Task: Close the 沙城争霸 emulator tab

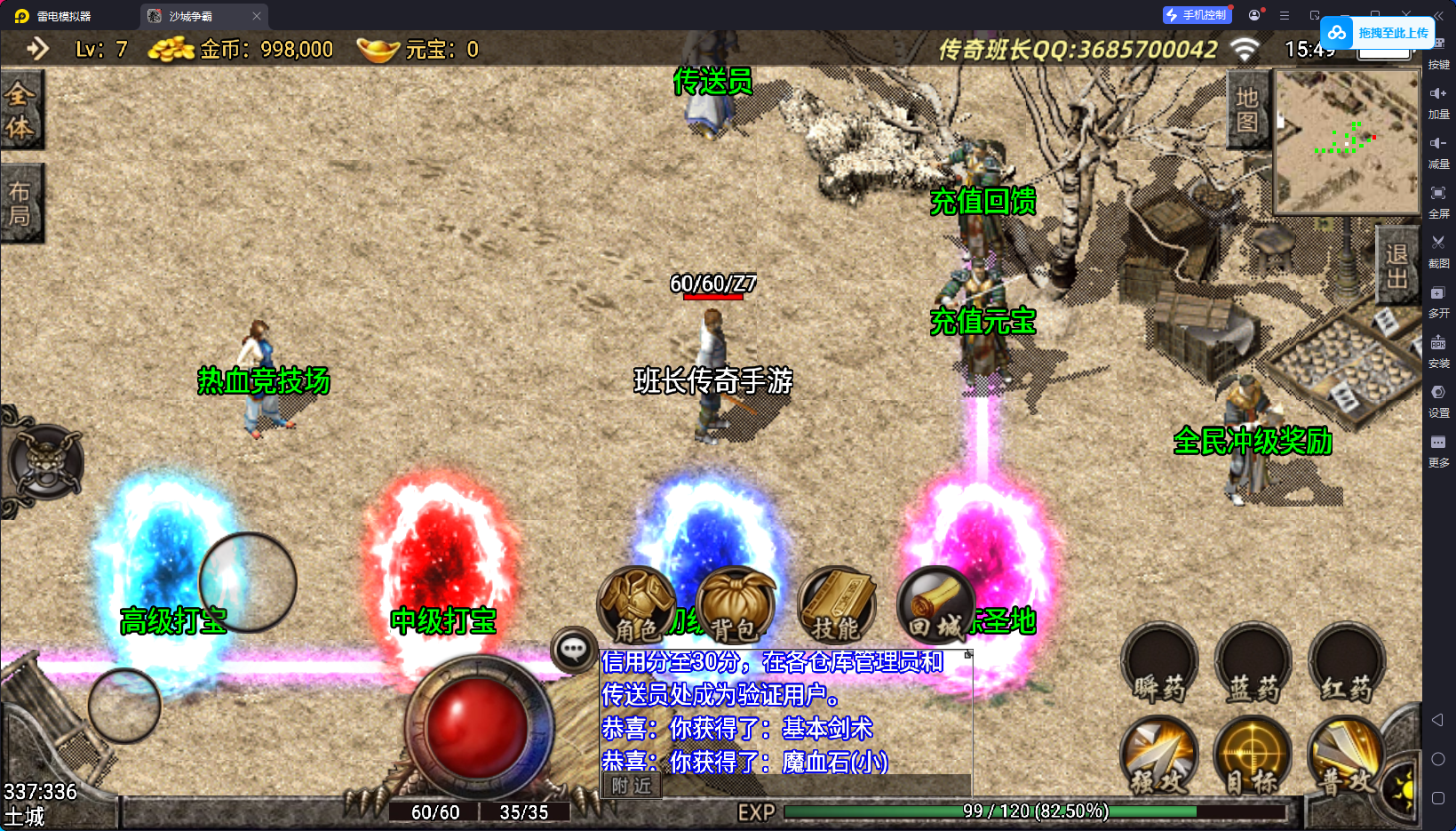Action: (257, 16)
